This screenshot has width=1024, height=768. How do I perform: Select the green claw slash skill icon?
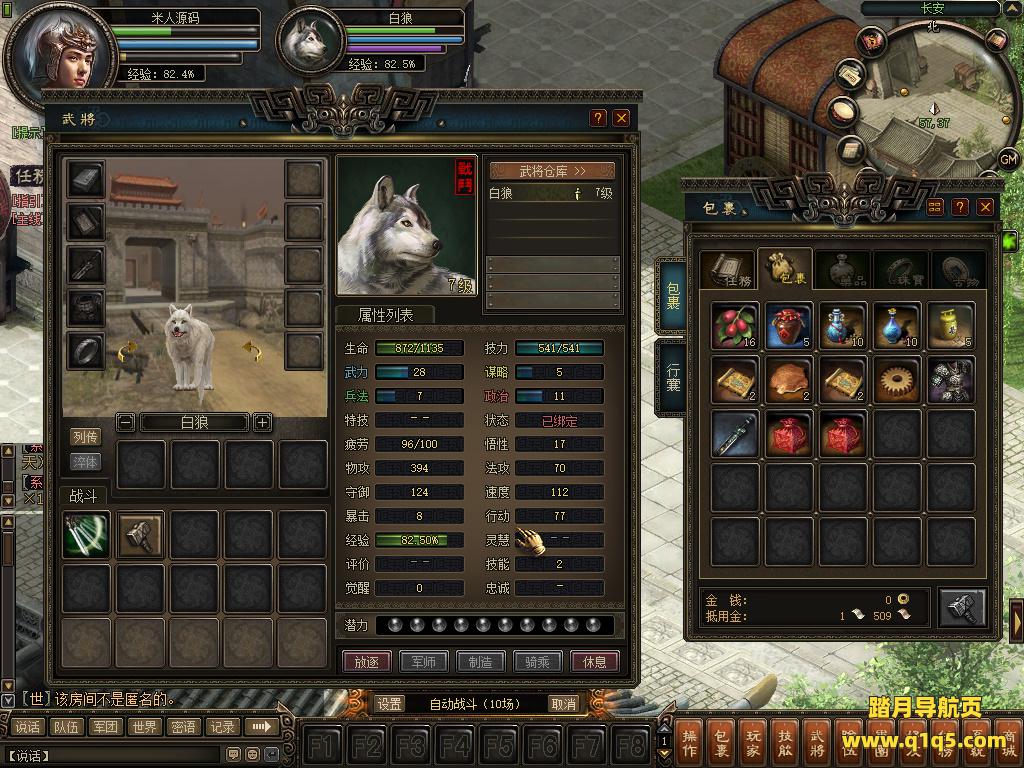pyautogui.click(x=86, y=535)
